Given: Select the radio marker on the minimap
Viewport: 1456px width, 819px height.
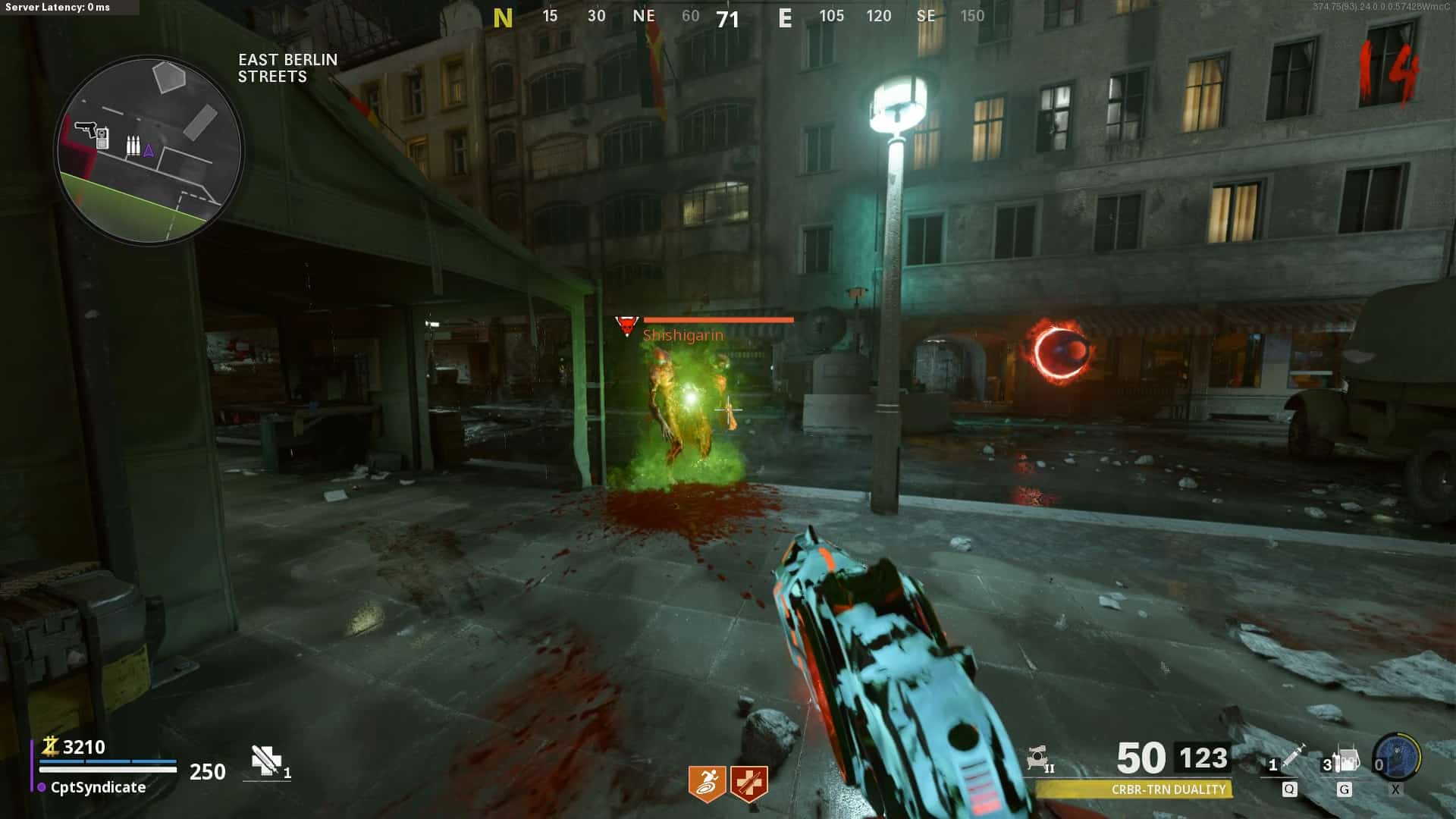Looking at the screenshot, I should 102,139.
